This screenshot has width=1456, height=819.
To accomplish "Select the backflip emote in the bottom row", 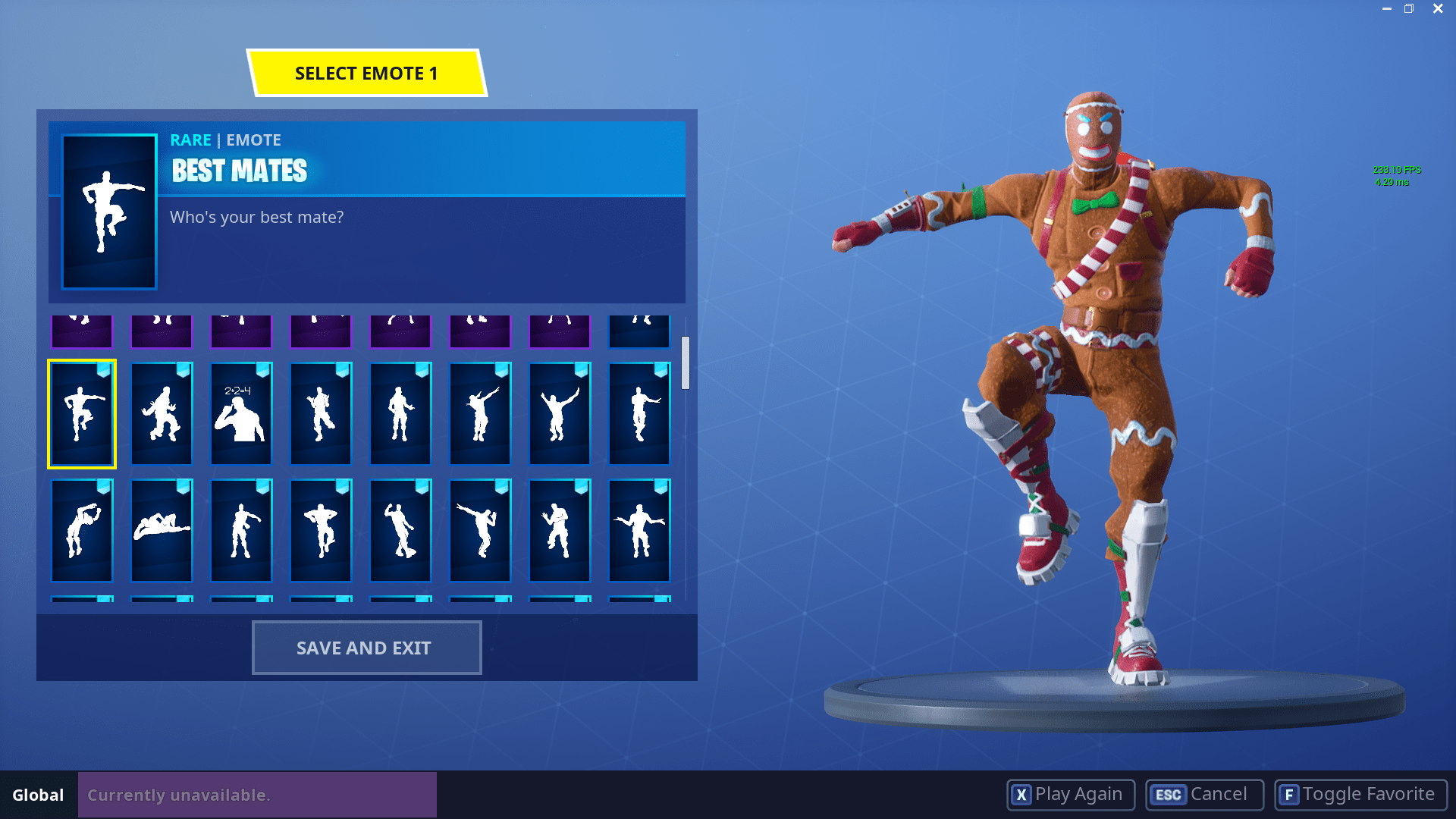I will tap(81, 529).
